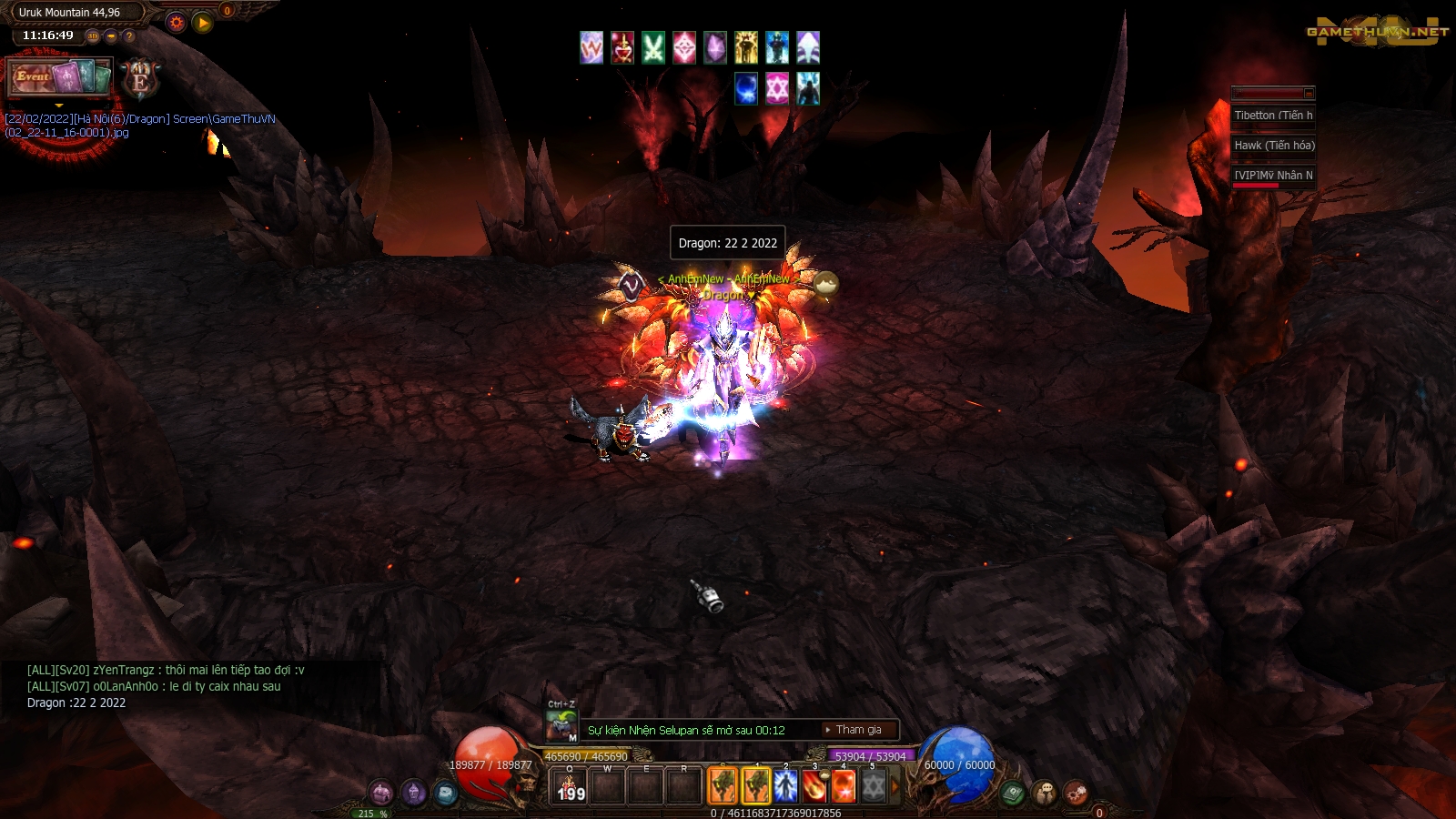
Task: Open the green book guide icon
Action: pyautogui.click(x=1013, y=792)
